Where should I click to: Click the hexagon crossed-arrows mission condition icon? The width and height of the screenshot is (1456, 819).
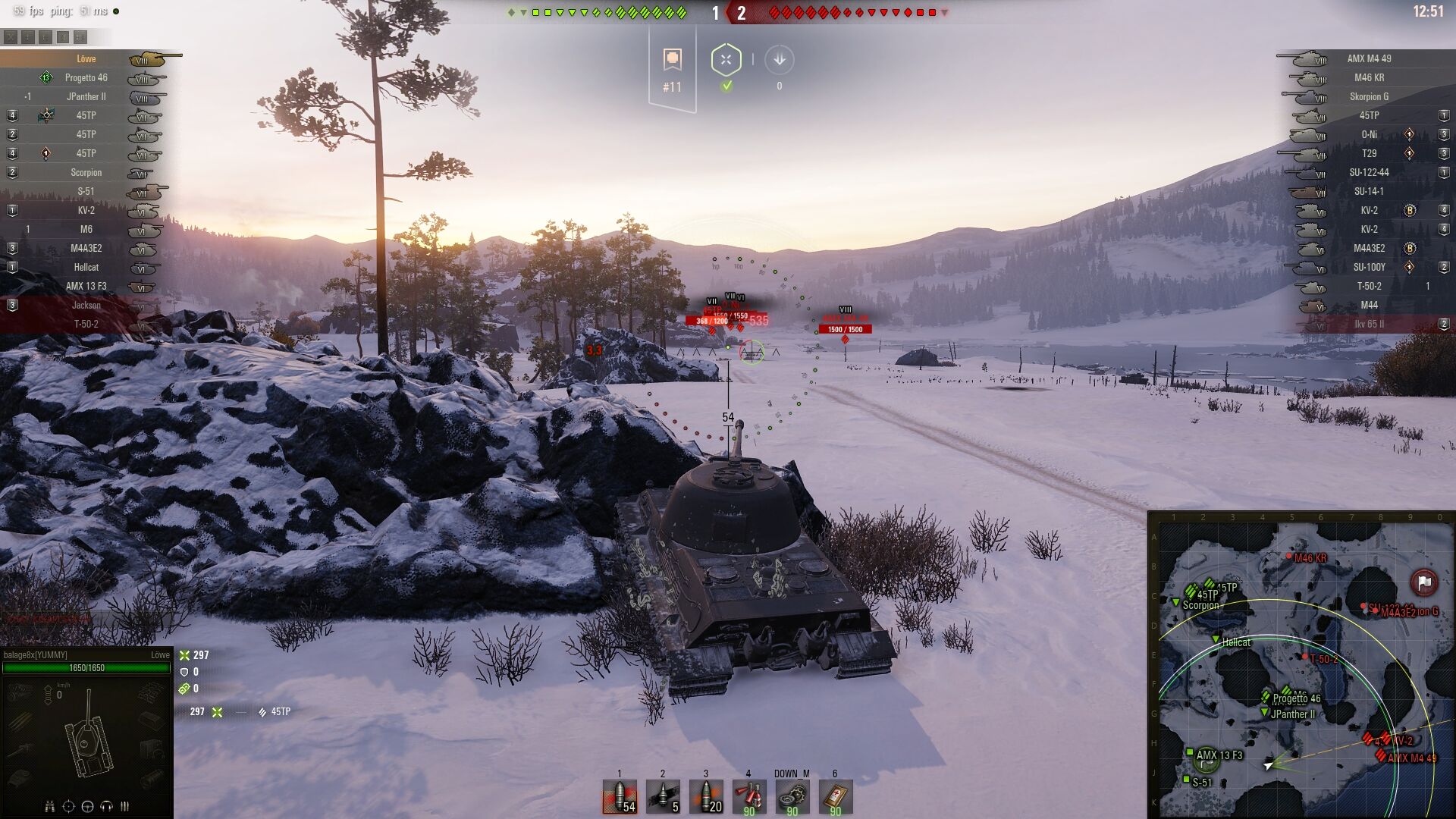726,60
